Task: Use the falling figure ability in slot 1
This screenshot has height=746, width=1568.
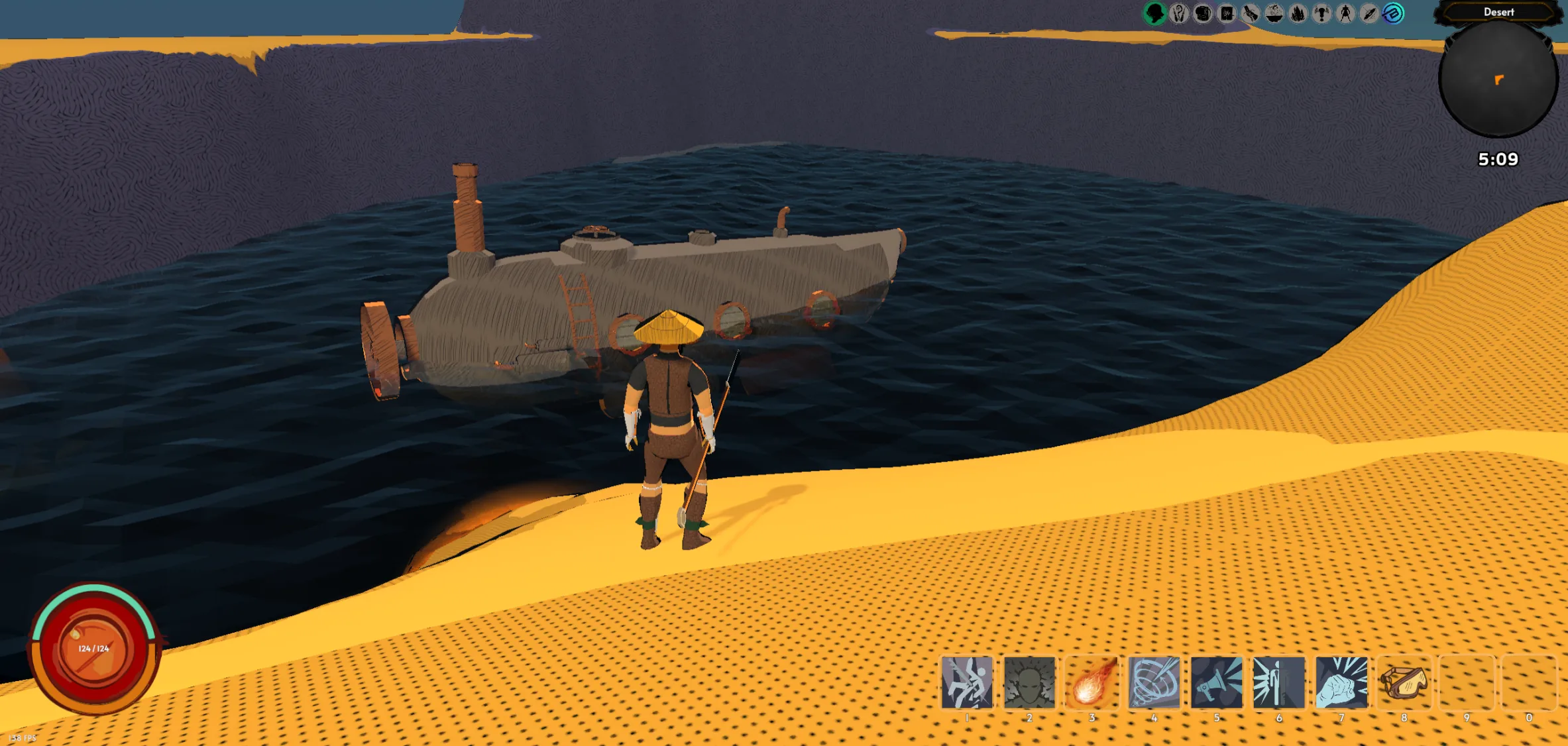Action: pyautogui.click(x=967, y=682)
